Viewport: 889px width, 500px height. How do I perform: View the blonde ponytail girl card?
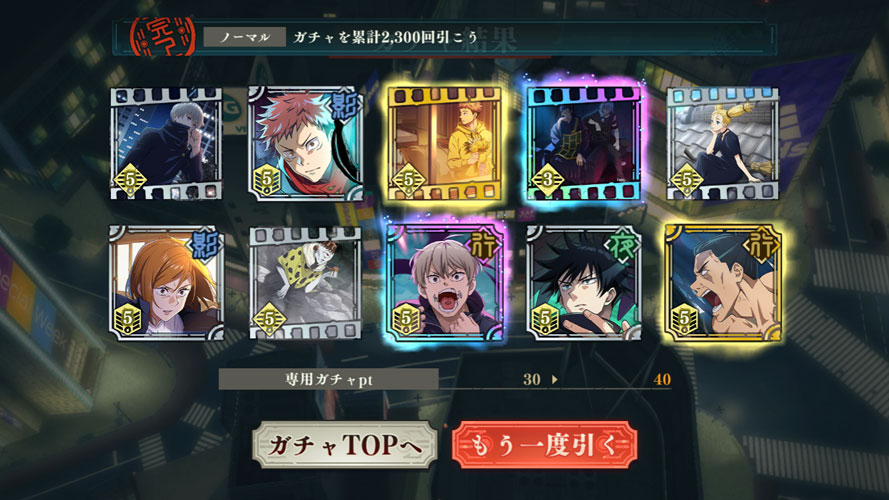(722, 143)
